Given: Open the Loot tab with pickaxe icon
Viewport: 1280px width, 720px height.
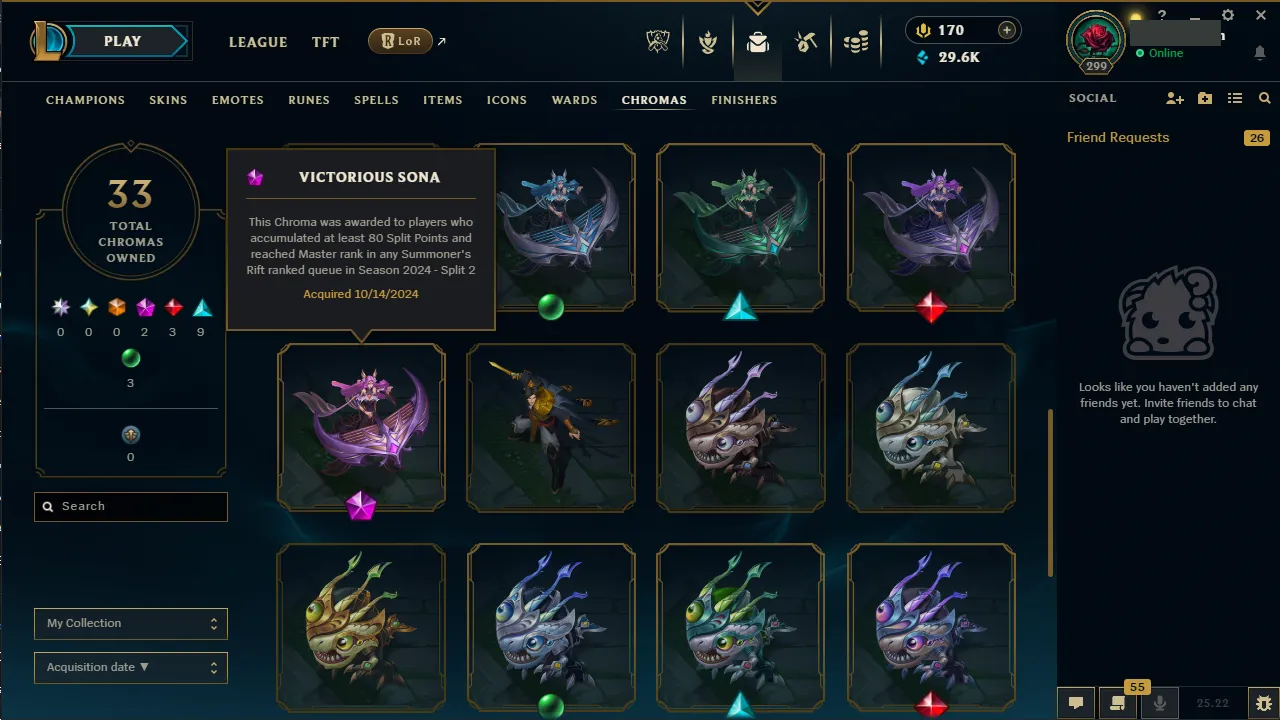Looking at the screenshot, I should (x=806, y=42).
